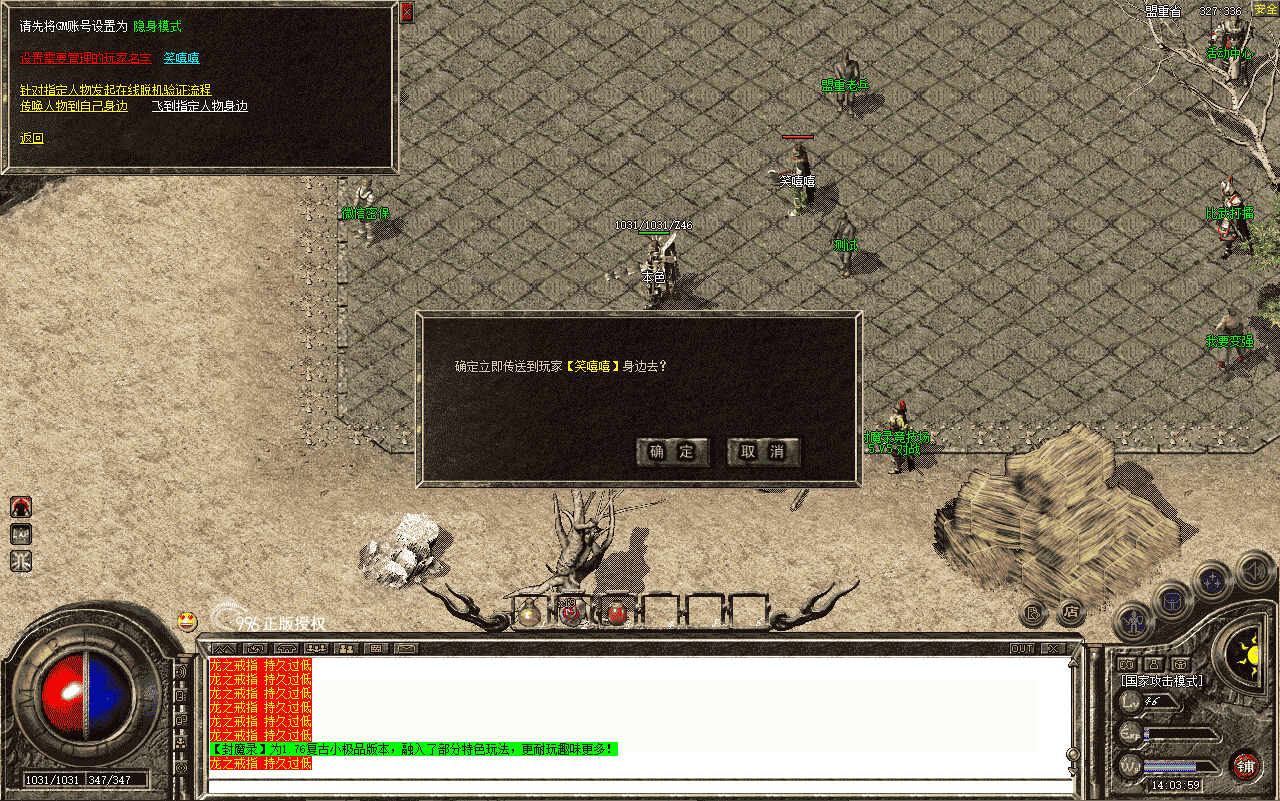Click the chat text input field
The height and width of the screenshot is (801, 1280).
(640, 786)
